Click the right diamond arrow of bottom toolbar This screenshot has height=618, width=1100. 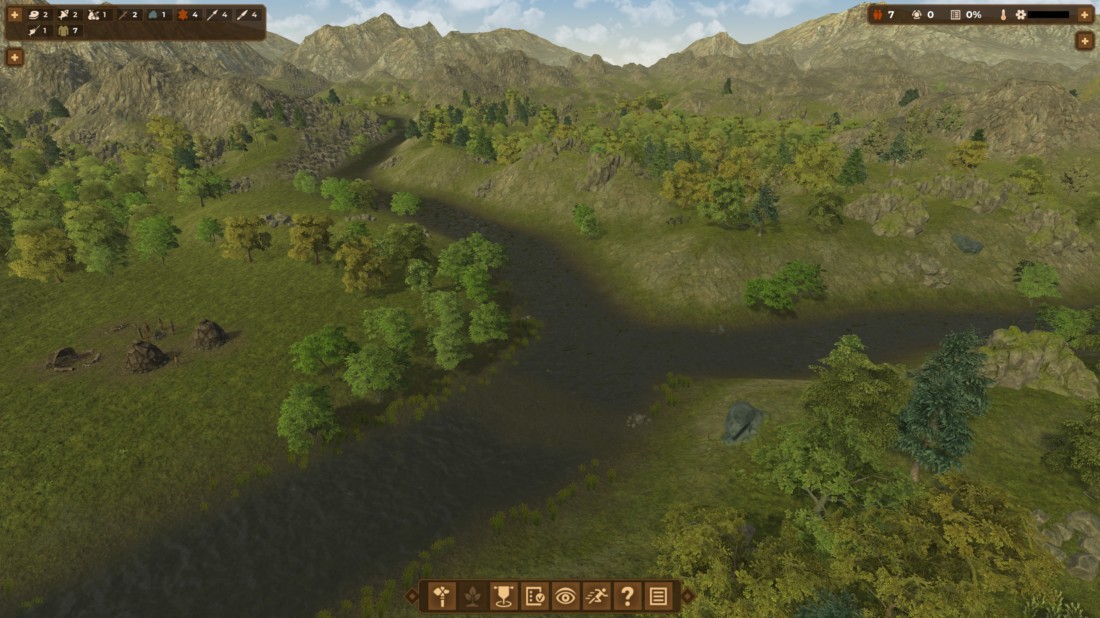coord(688,597)
